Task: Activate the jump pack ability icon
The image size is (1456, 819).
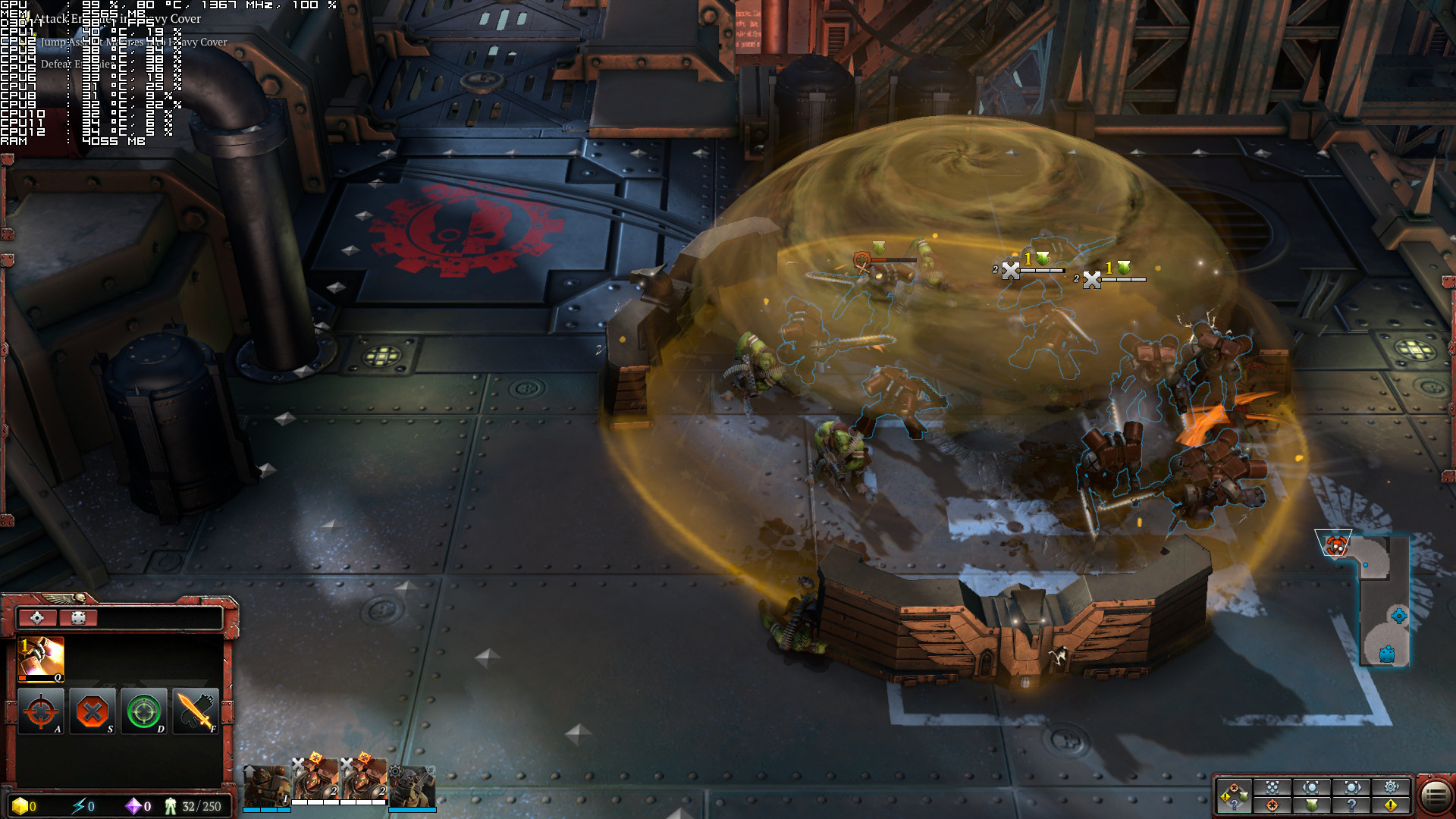Action: point(41,658)
